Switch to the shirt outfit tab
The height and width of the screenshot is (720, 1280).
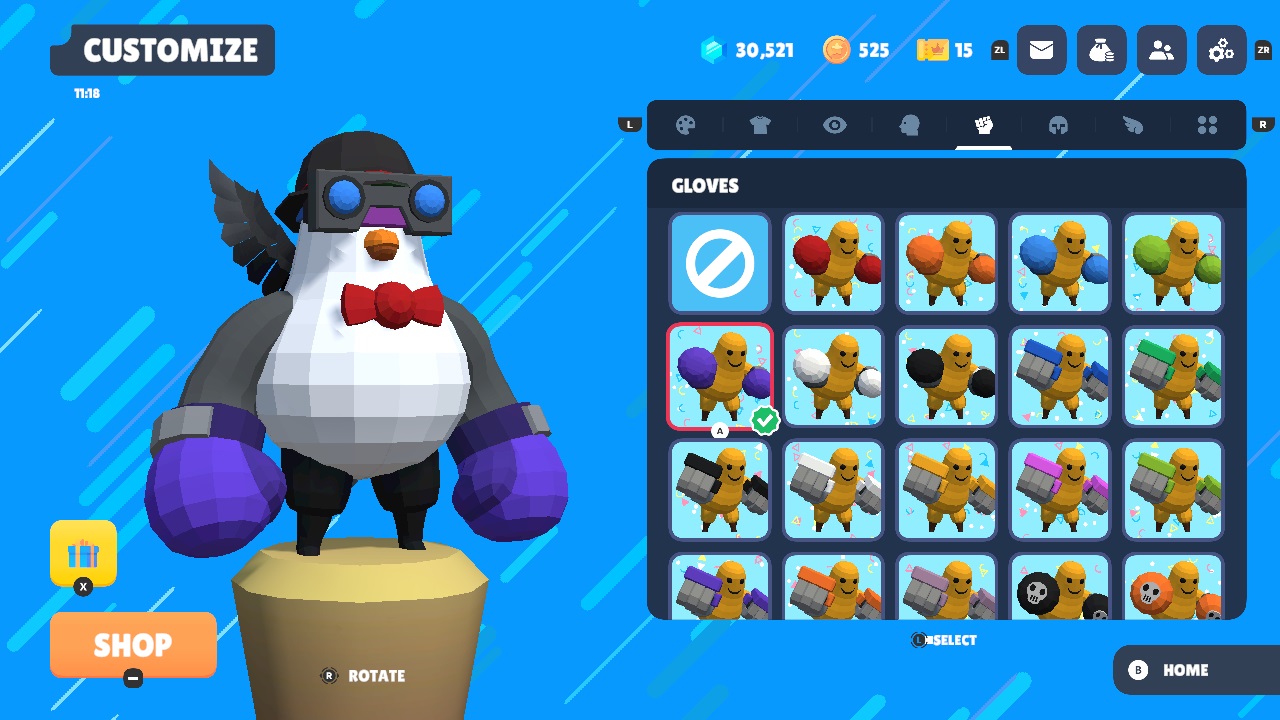pyautogui.click(x=760, y=125)
